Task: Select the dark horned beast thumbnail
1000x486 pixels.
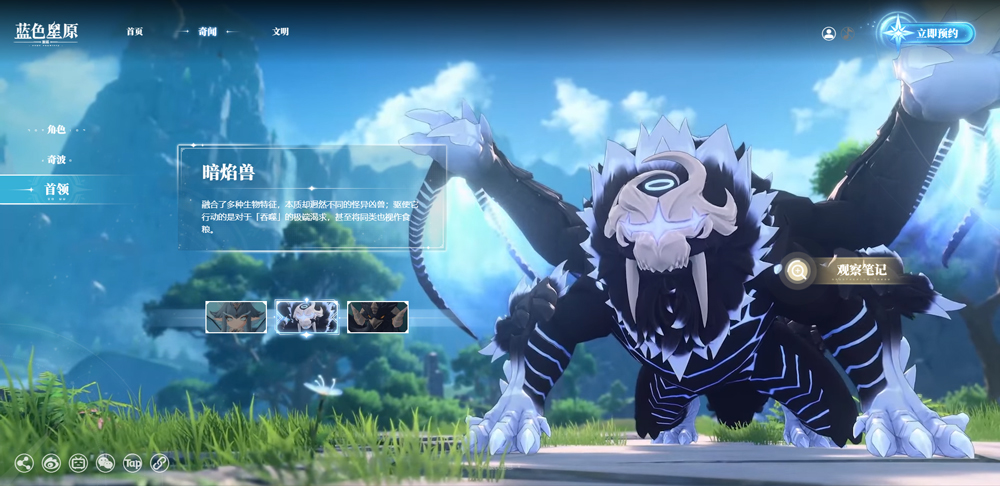Action: [377, 317]
